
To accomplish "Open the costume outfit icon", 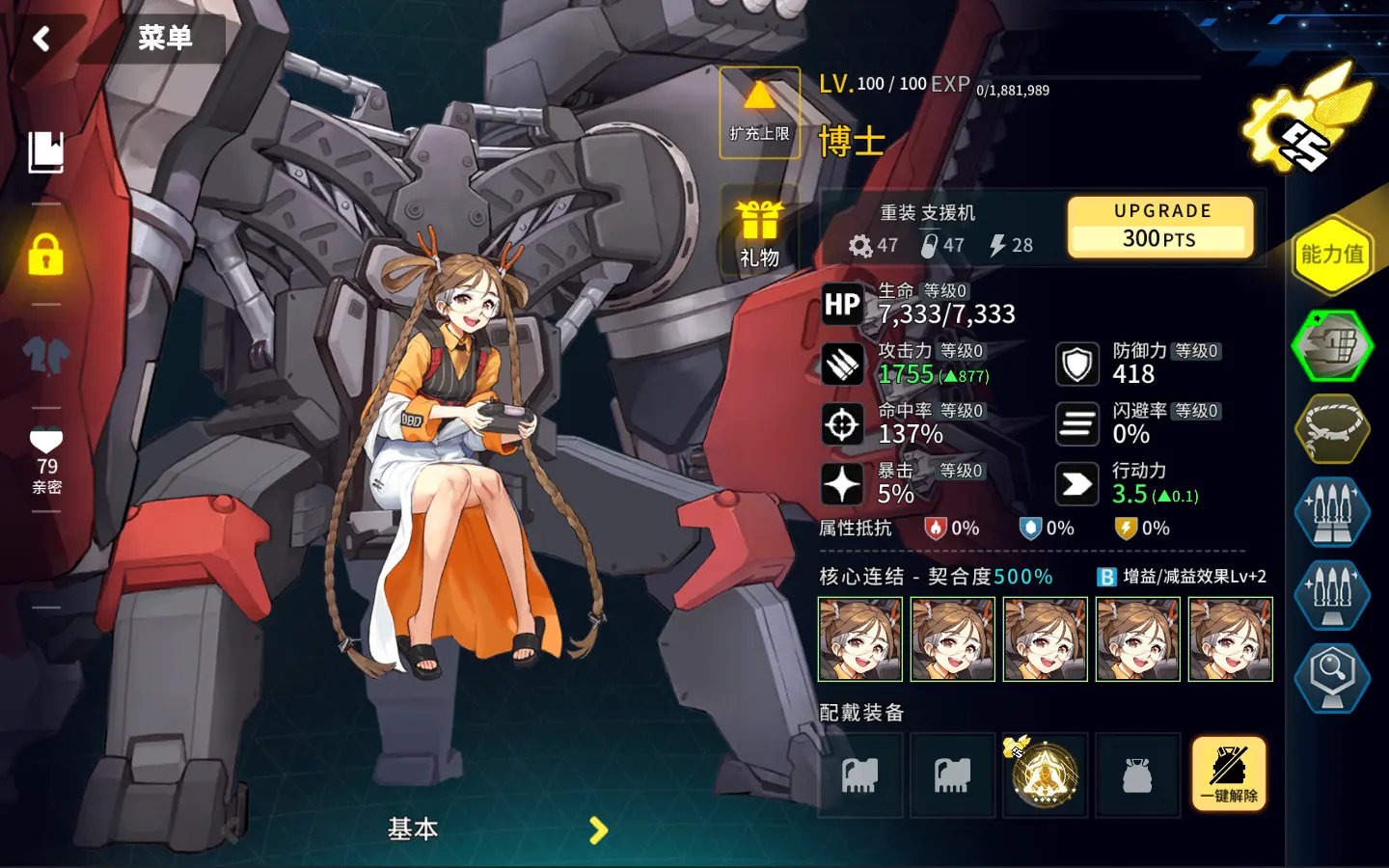I will point(45,355).
